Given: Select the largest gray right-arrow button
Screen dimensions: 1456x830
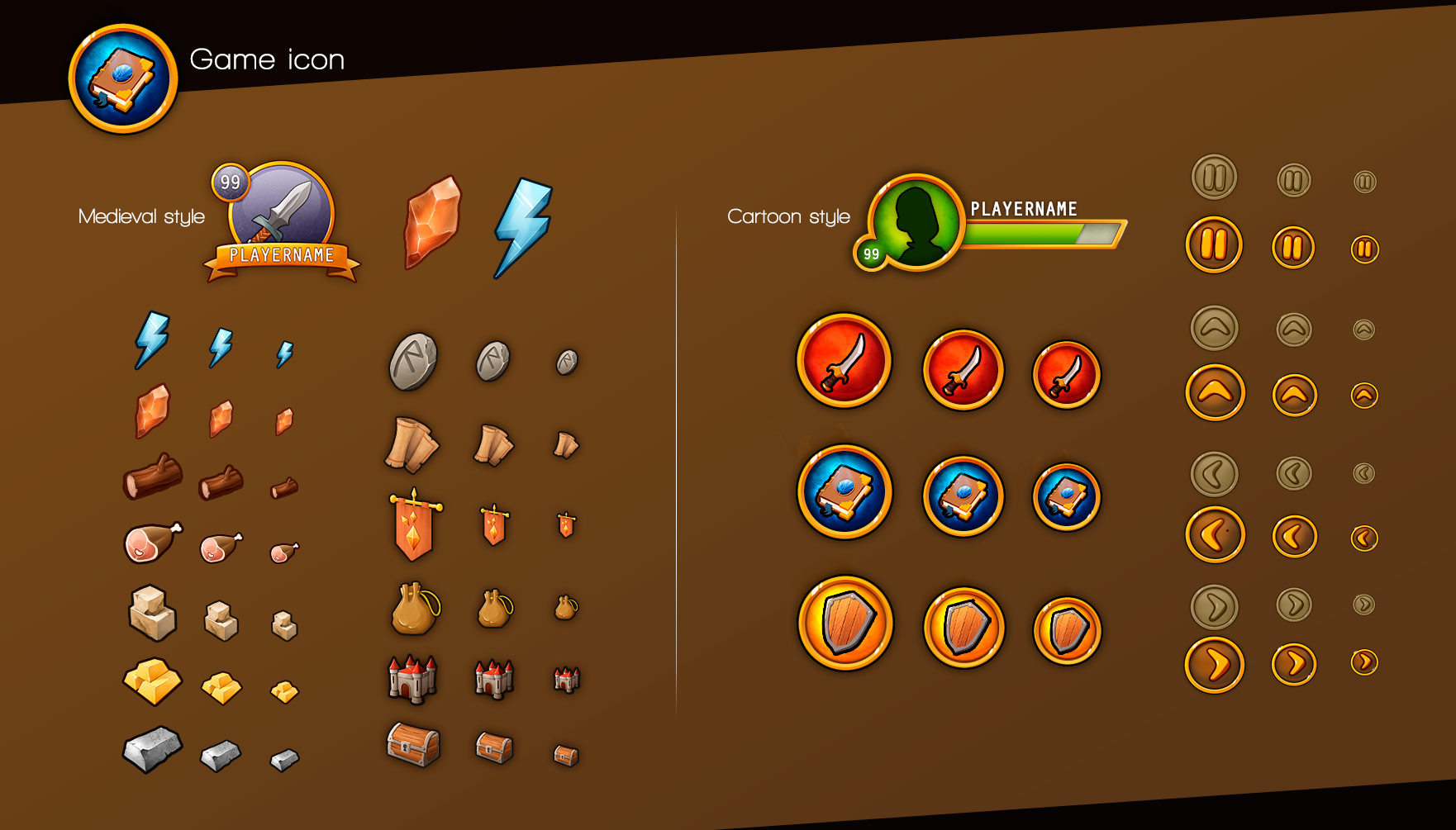Looking at the screenshot, I should pyautogui.click(x=1215, y=607).
